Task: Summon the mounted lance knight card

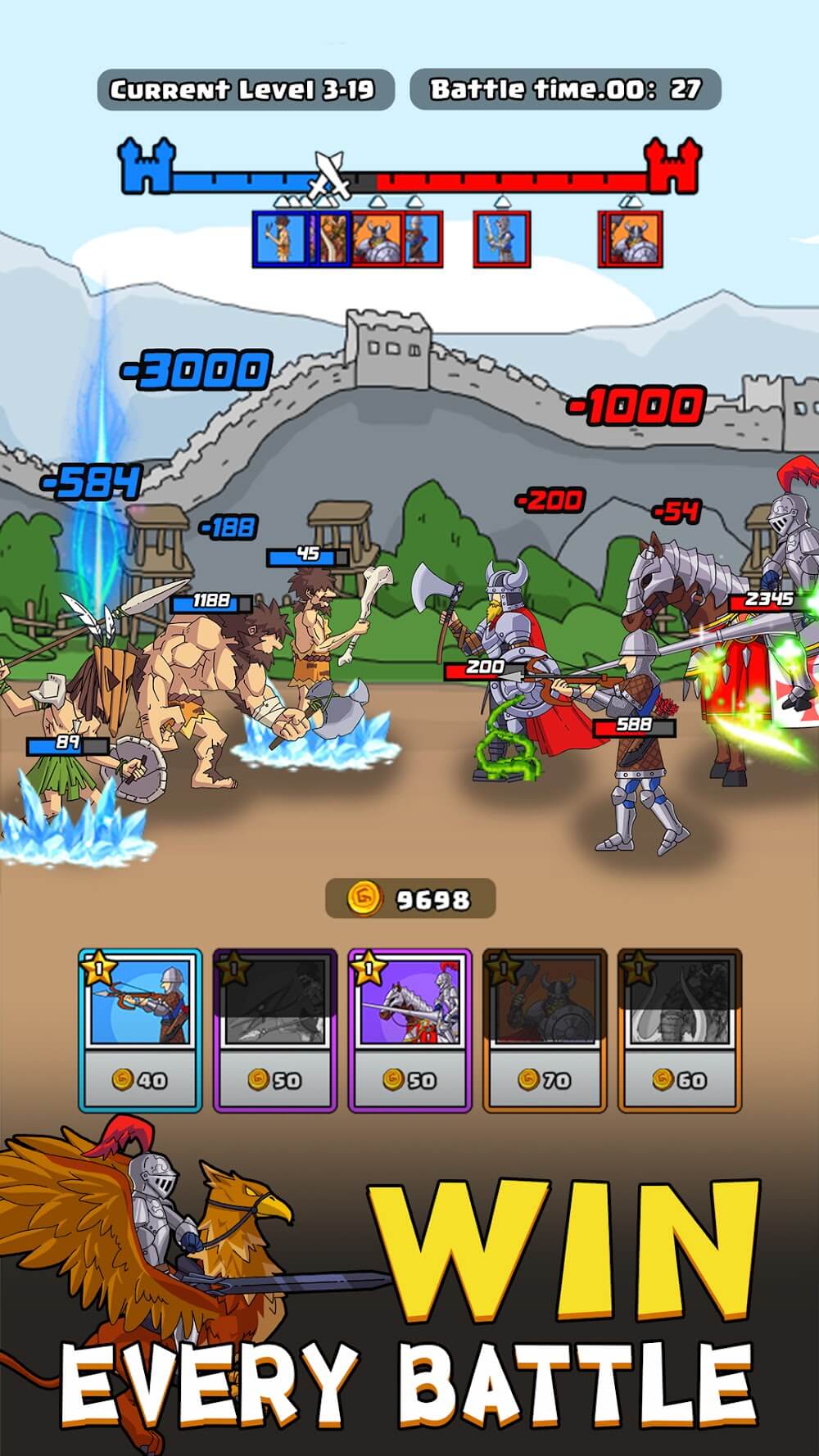Action: coord(409,1029)
